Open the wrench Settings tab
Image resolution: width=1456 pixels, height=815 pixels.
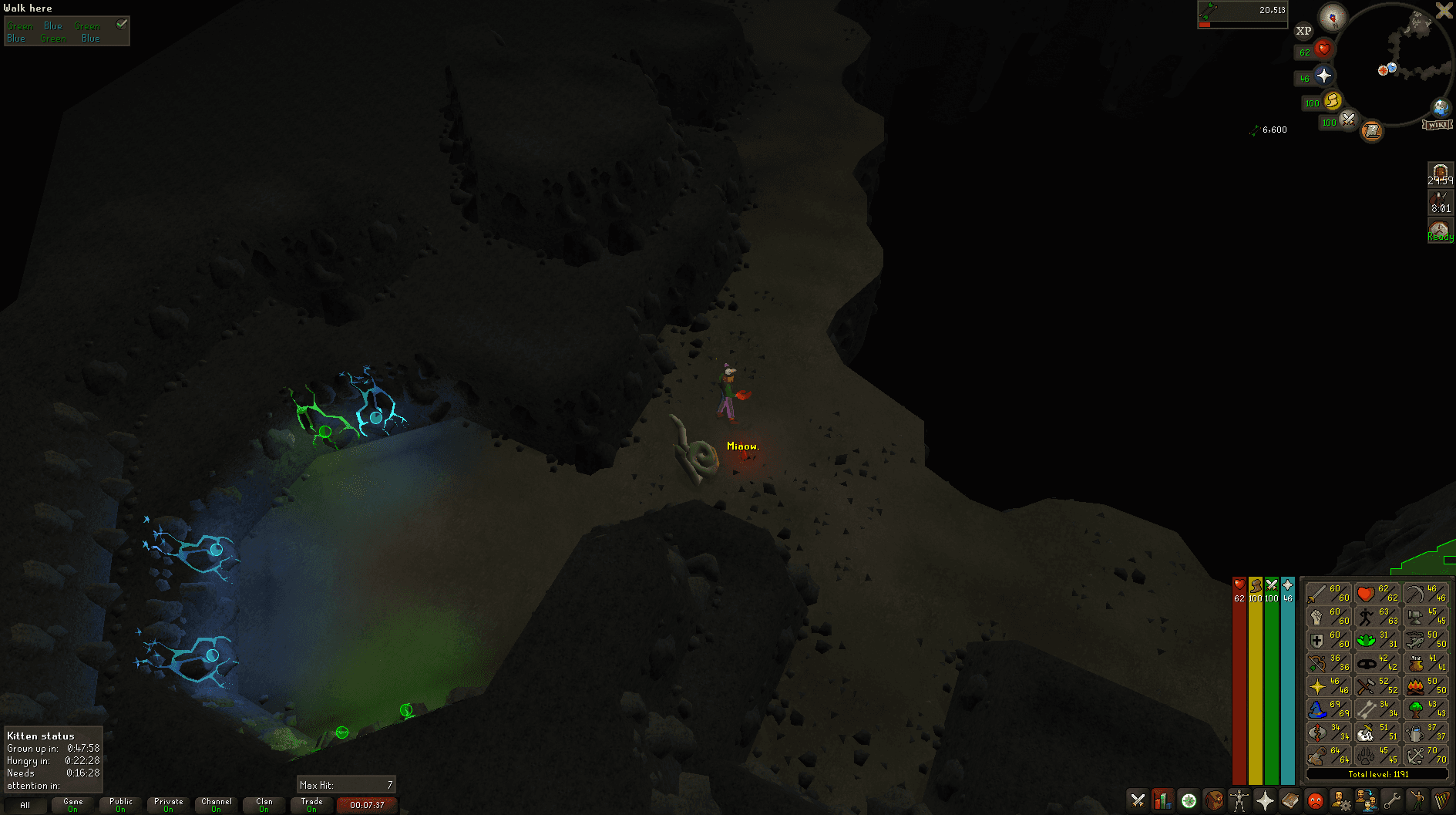pos(1391,801)
